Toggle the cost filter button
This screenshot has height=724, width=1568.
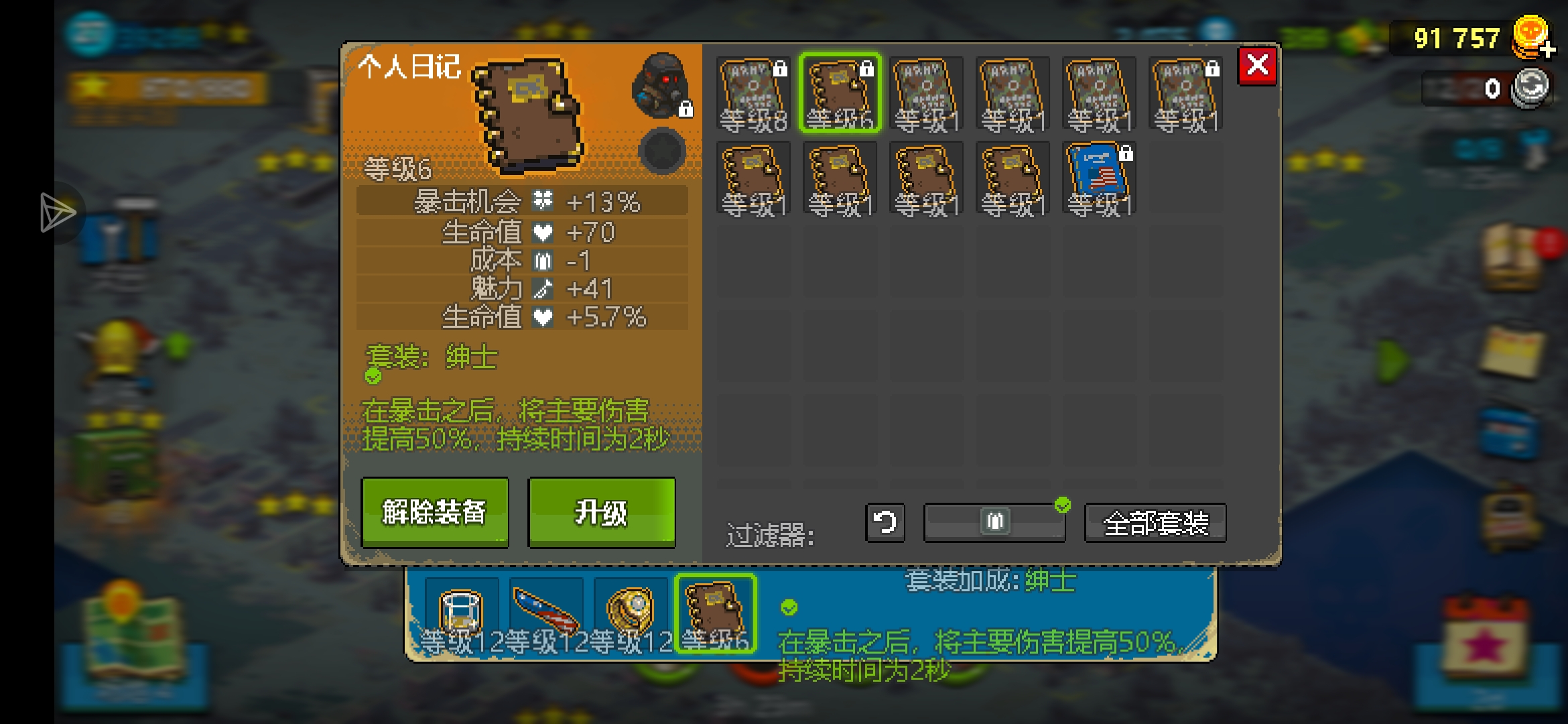coord(994,522)
